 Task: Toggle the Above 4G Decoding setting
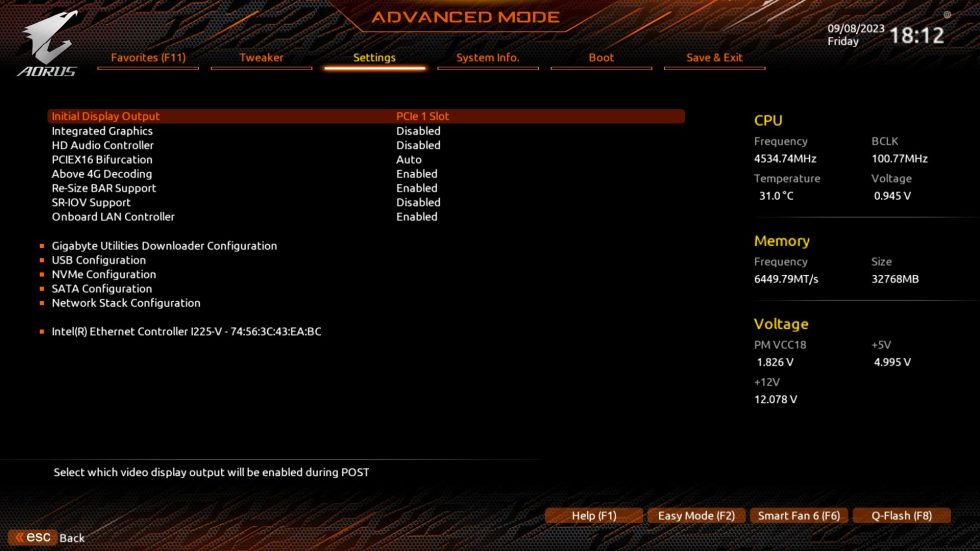tap(104, 174)
